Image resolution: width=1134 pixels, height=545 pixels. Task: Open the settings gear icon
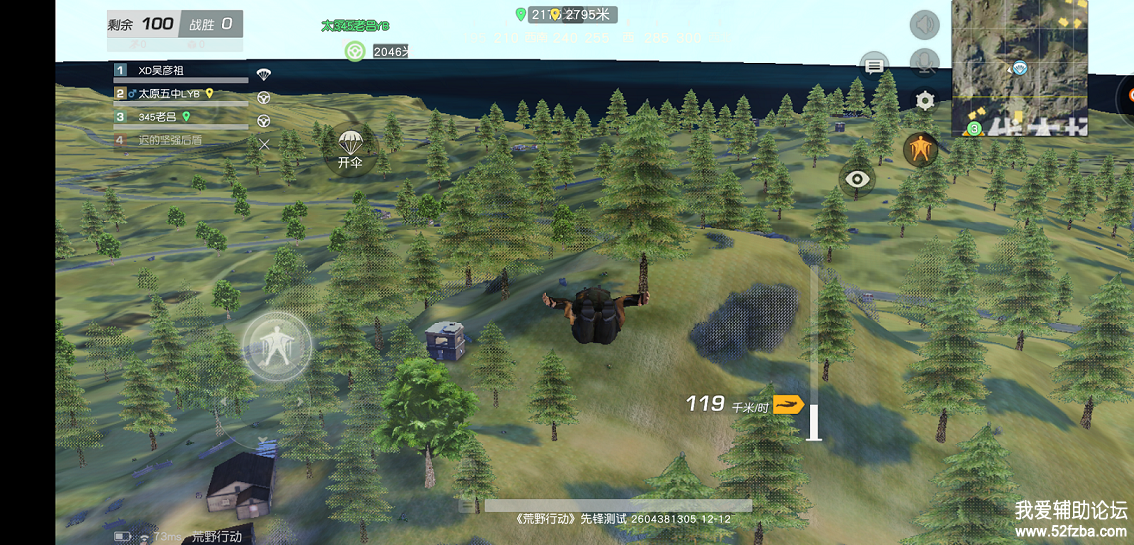(925, 100)
